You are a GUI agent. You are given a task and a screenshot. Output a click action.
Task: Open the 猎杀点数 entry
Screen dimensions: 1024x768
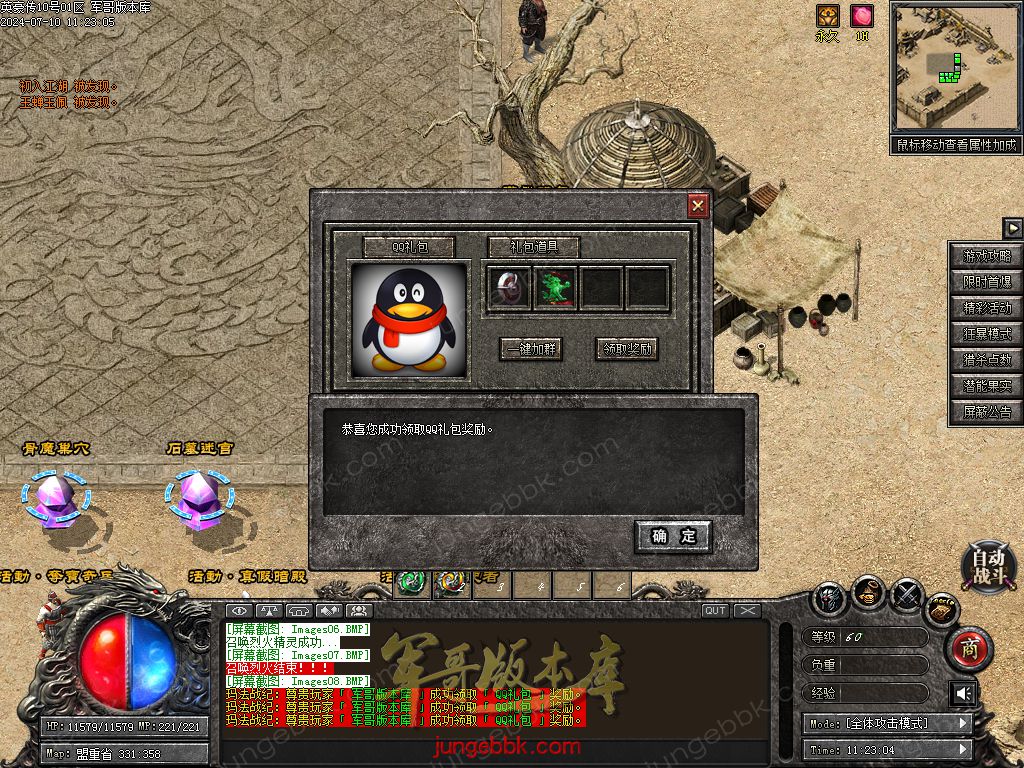[x=986, y=360]
